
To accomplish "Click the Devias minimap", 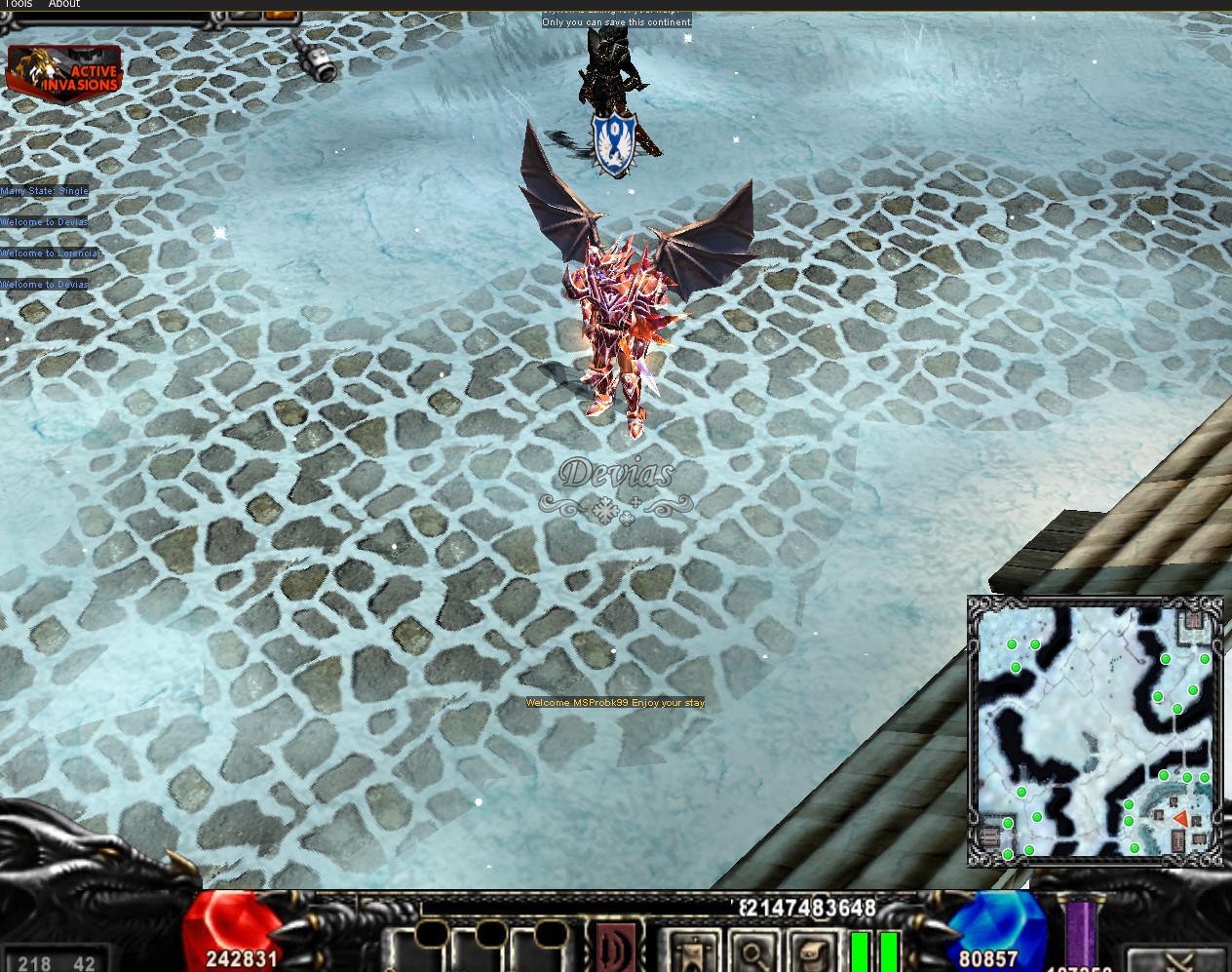I will coord(1095,730).
